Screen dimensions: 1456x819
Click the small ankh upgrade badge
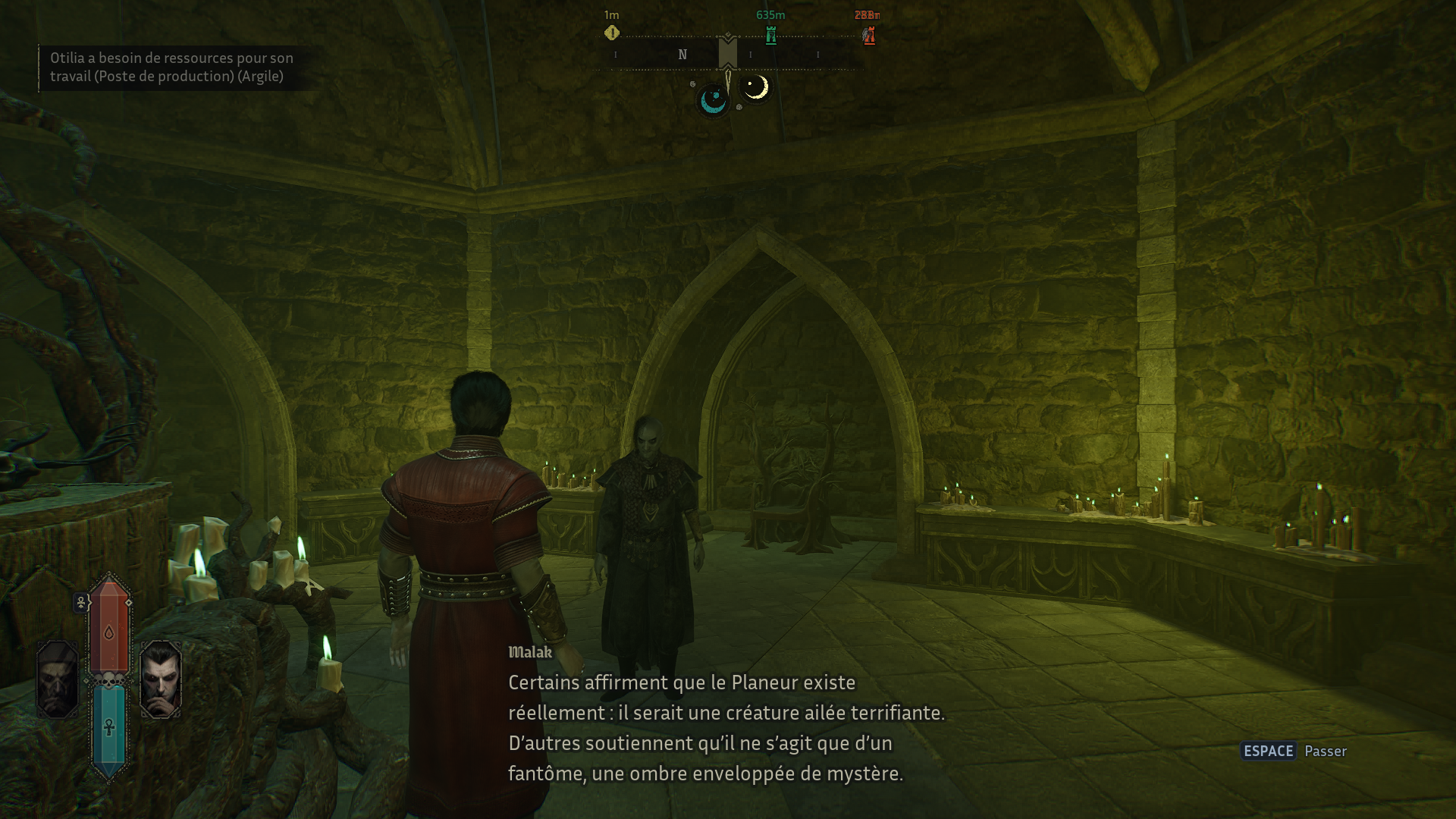(x=81, y=603)
